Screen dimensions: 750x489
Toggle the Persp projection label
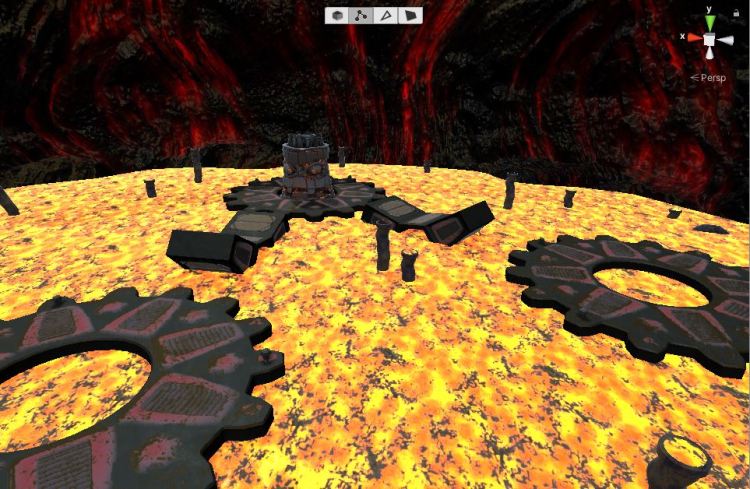[x=712, y=76]
